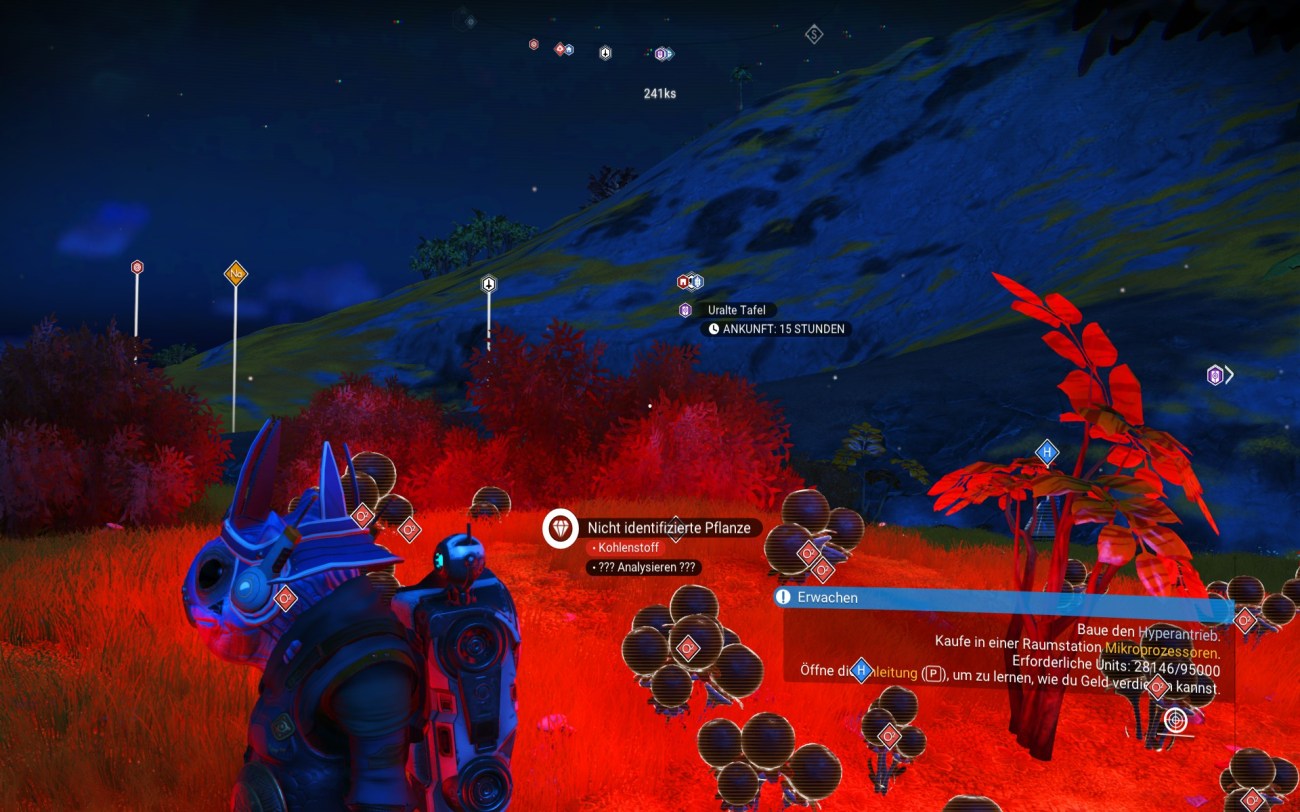The height and width of the screenshot is (812, 1300).
Task: Click the Uralte Tafel waypoint label
Action: click(x=736, y=310)
